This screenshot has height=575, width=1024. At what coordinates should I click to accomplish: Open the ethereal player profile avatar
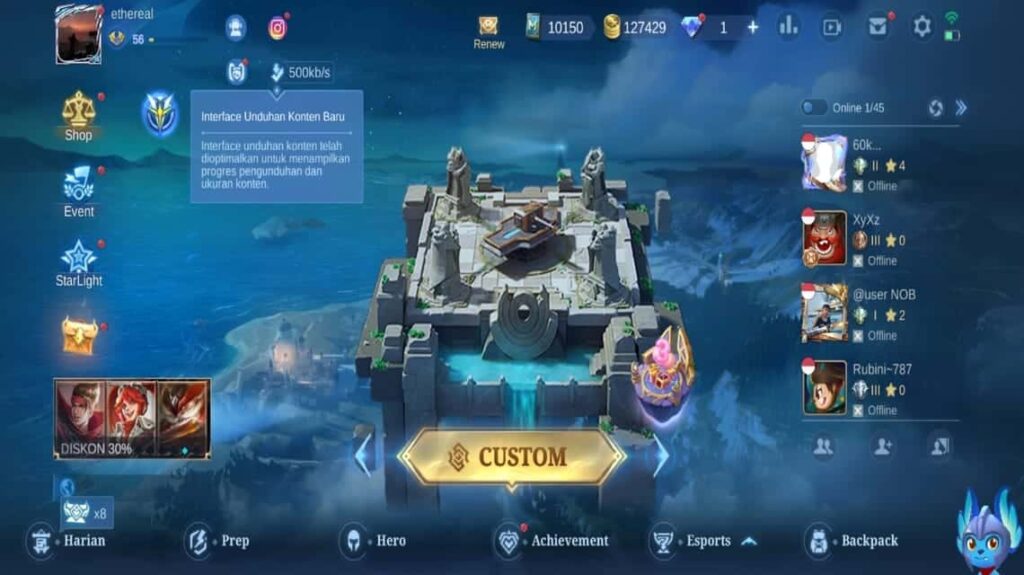tap(78, 34)
